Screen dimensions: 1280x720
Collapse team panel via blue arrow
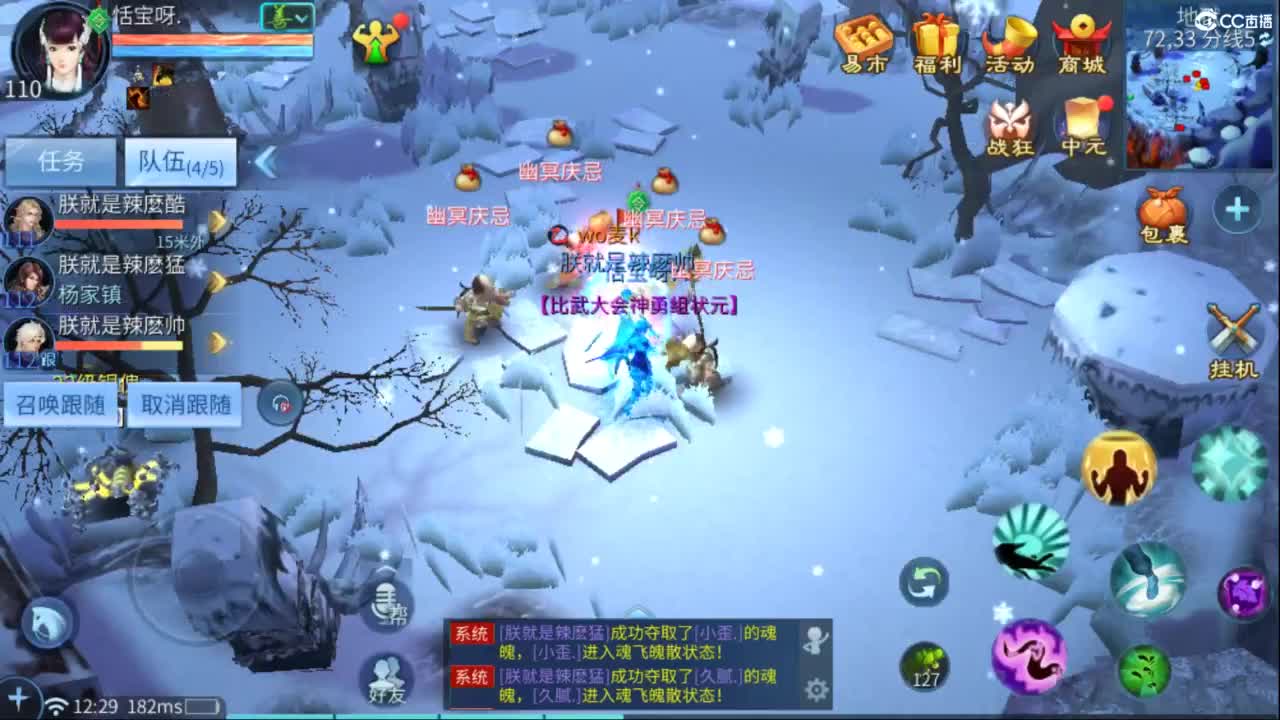(x=265, y=163)
